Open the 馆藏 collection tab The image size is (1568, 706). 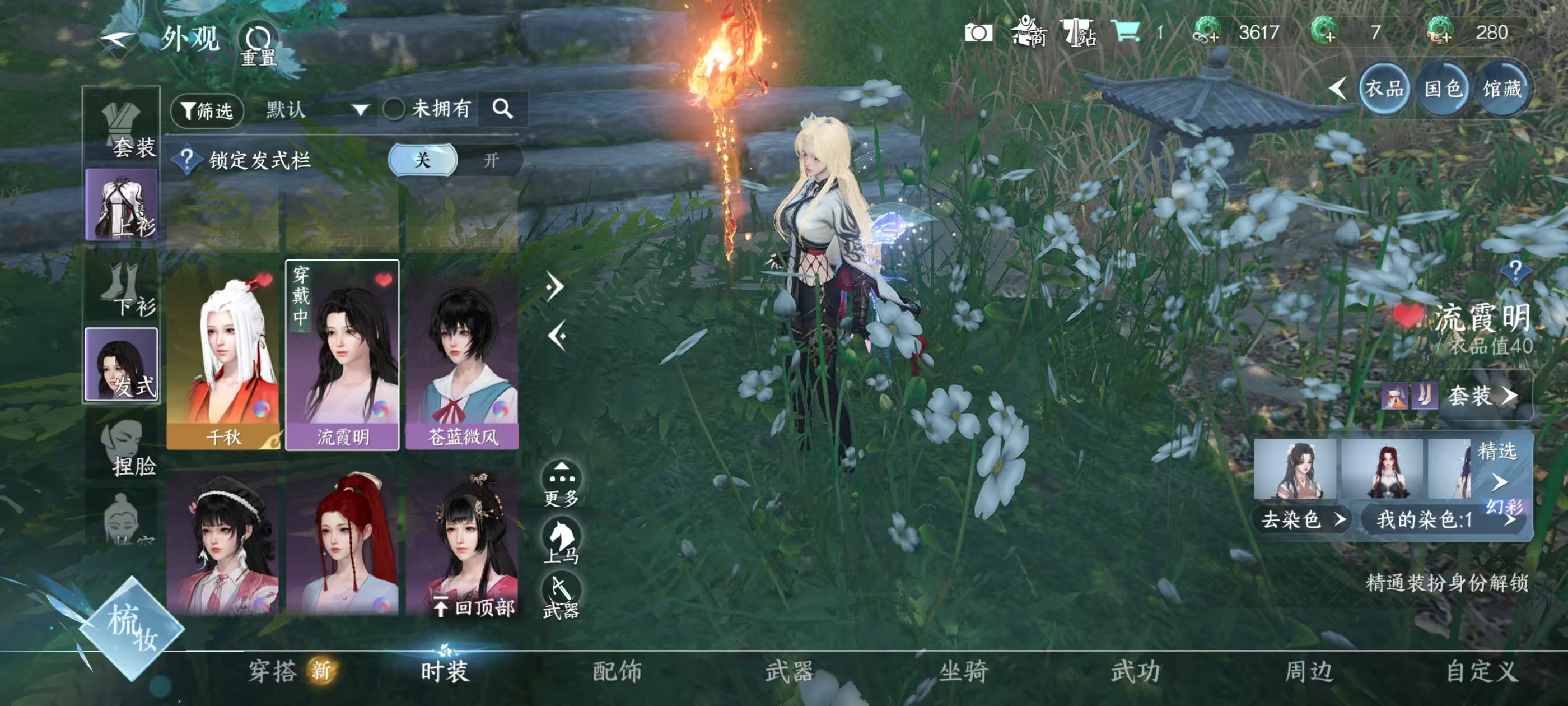[x=1501, y=90]
